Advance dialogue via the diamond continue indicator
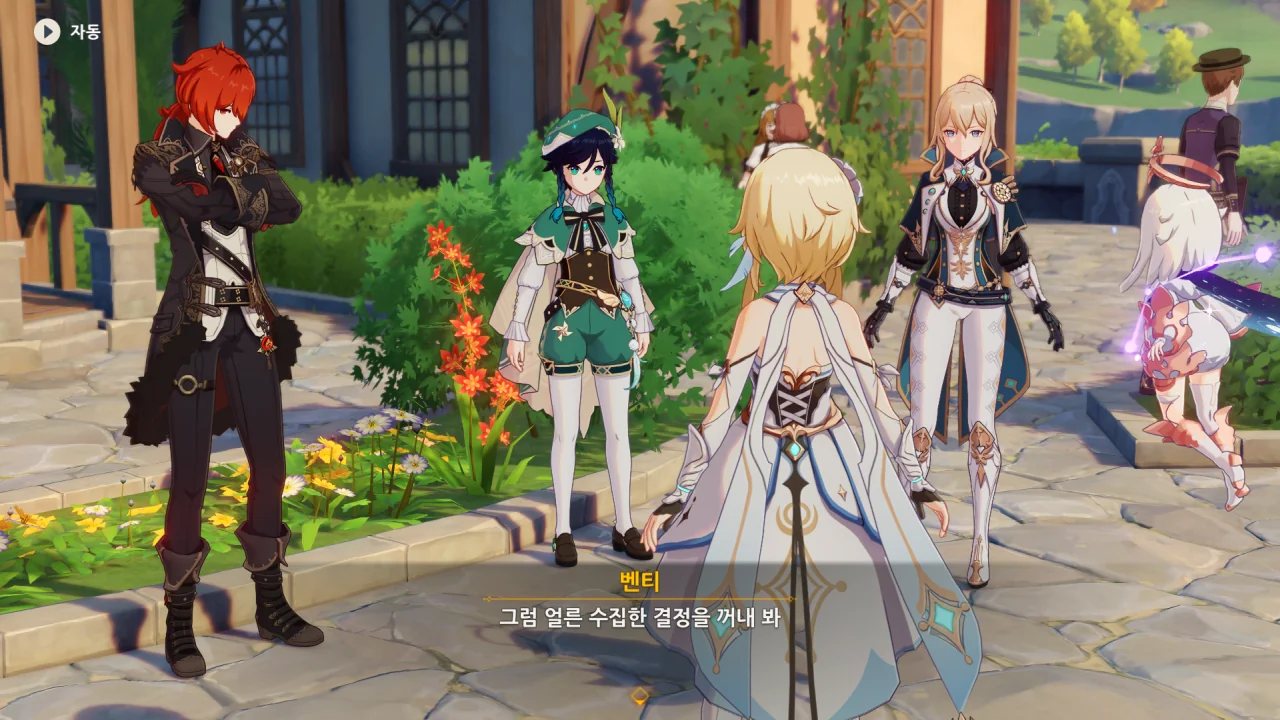The image size is (1280, 720). point(640,695)
